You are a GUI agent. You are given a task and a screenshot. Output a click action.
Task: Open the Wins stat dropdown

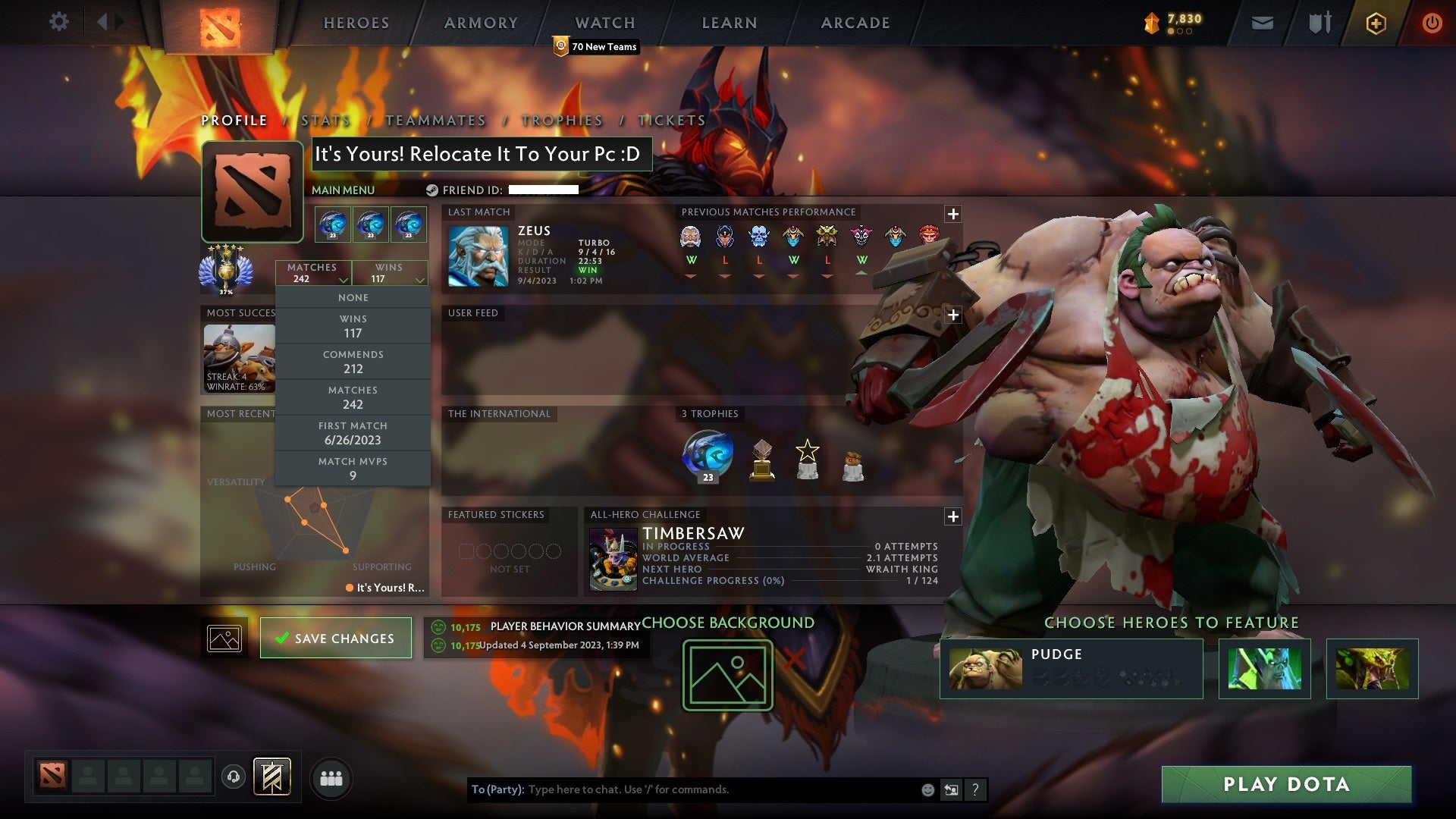(390, 273)
